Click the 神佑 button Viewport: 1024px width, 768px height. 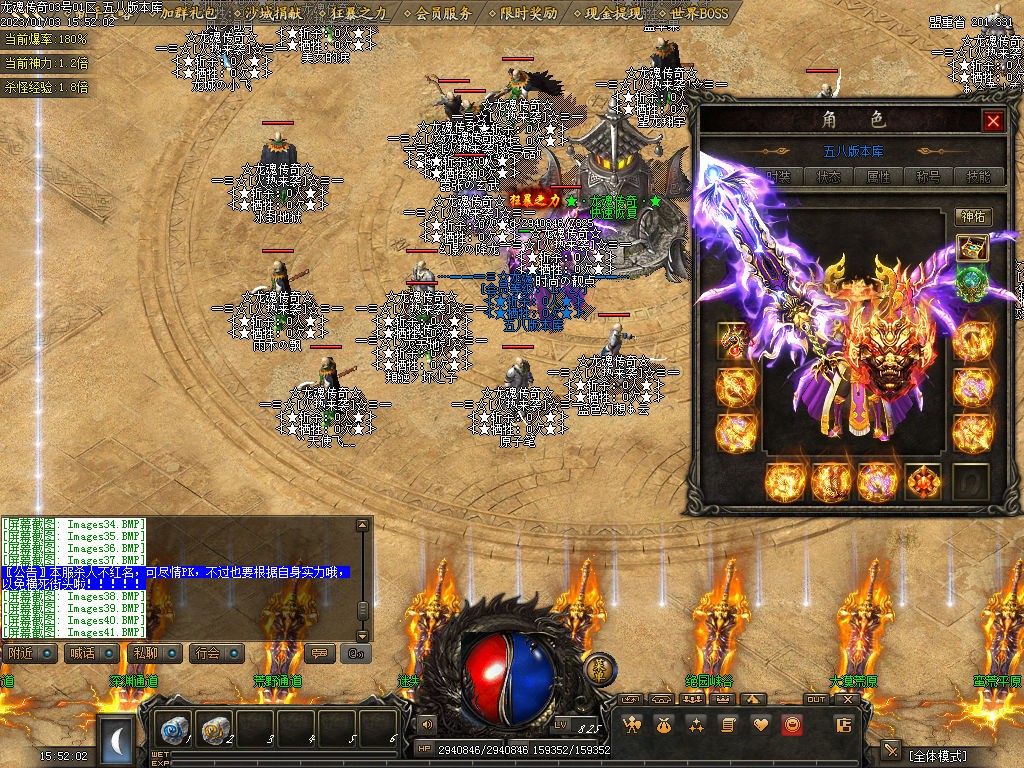coord(972,216)
